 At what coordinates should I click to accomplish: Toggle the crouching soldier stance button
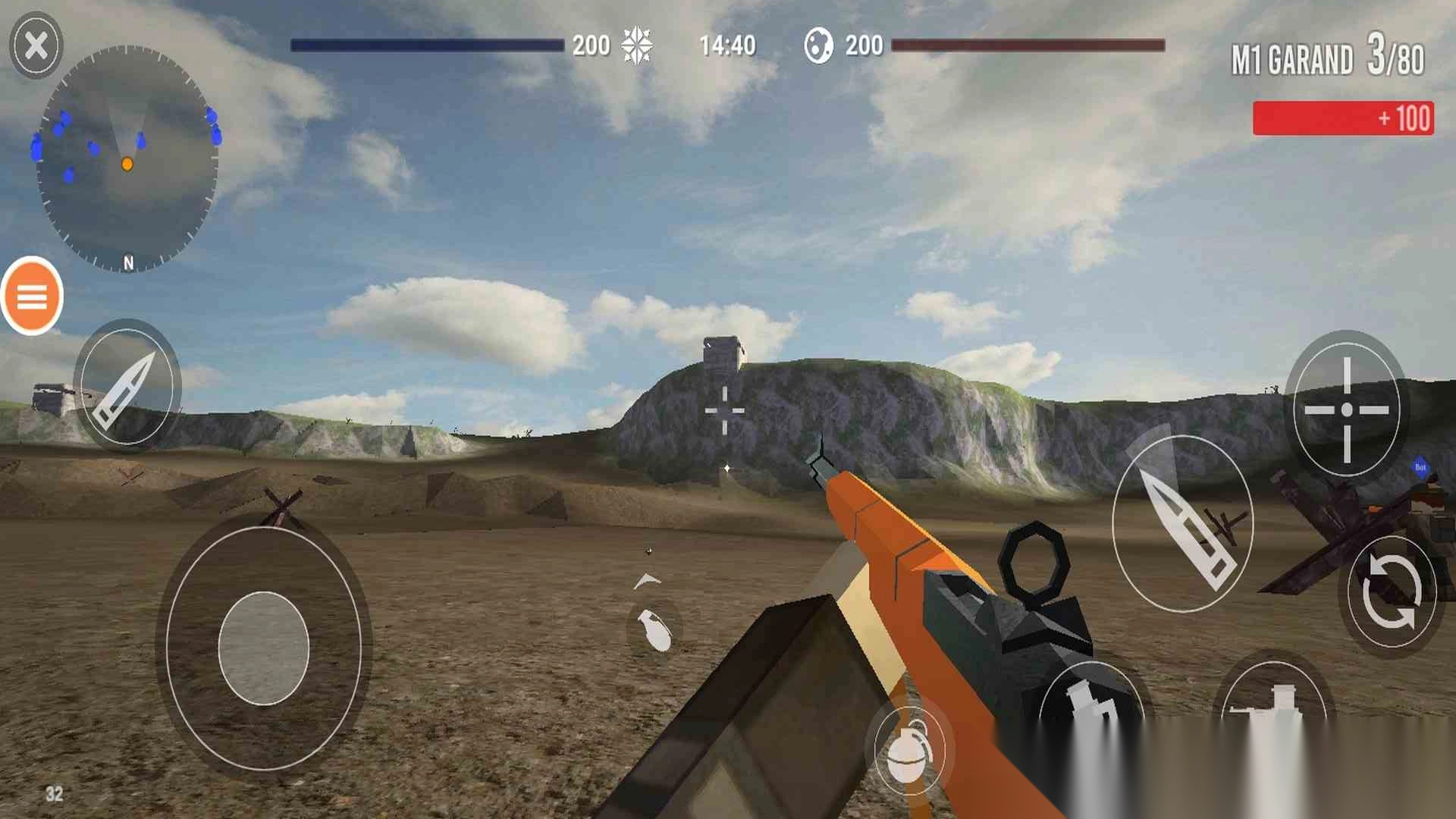pyautogui.click(x=1092, y=705)
